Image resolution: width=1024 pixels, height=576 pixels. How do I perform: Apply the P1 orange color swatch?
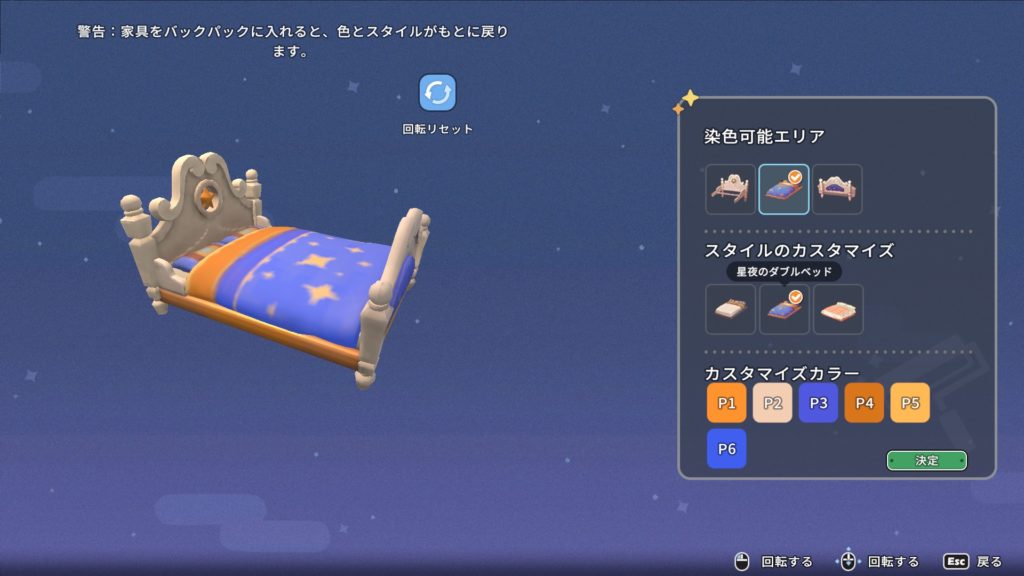click(726, 403)
